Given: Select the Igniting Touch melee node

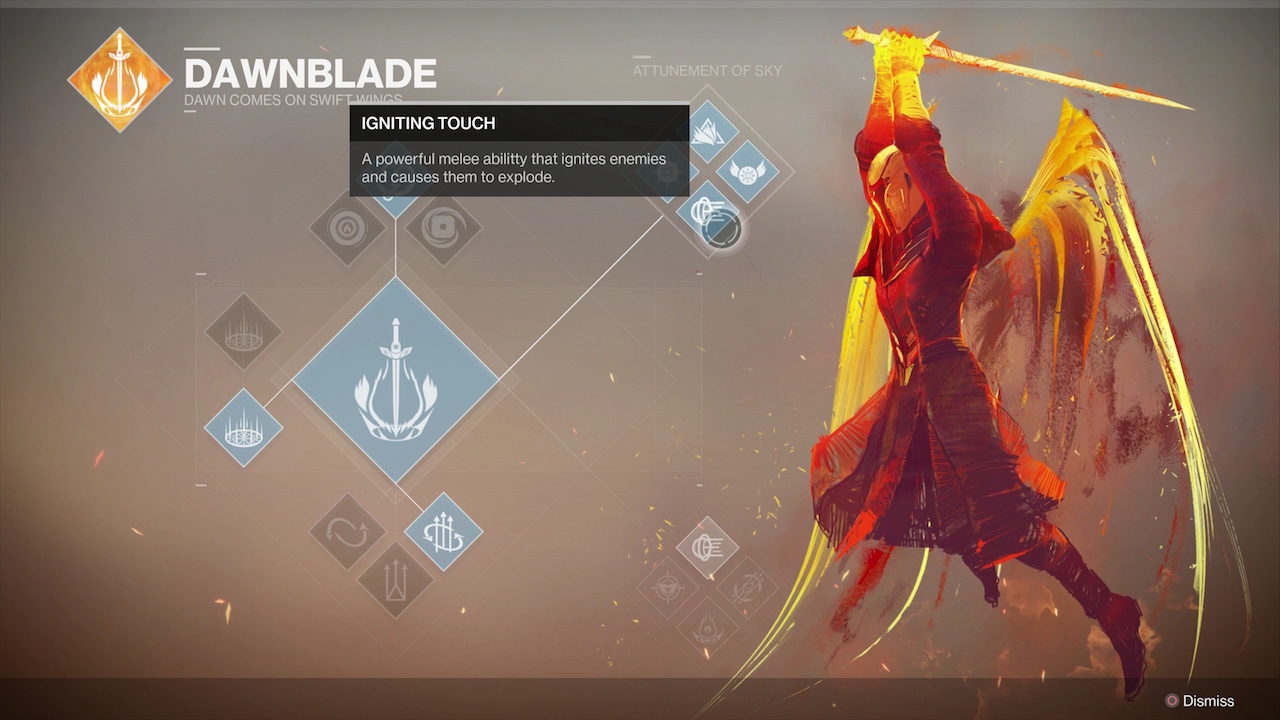Looking at the screenshot, I should [x=708, y=214].
